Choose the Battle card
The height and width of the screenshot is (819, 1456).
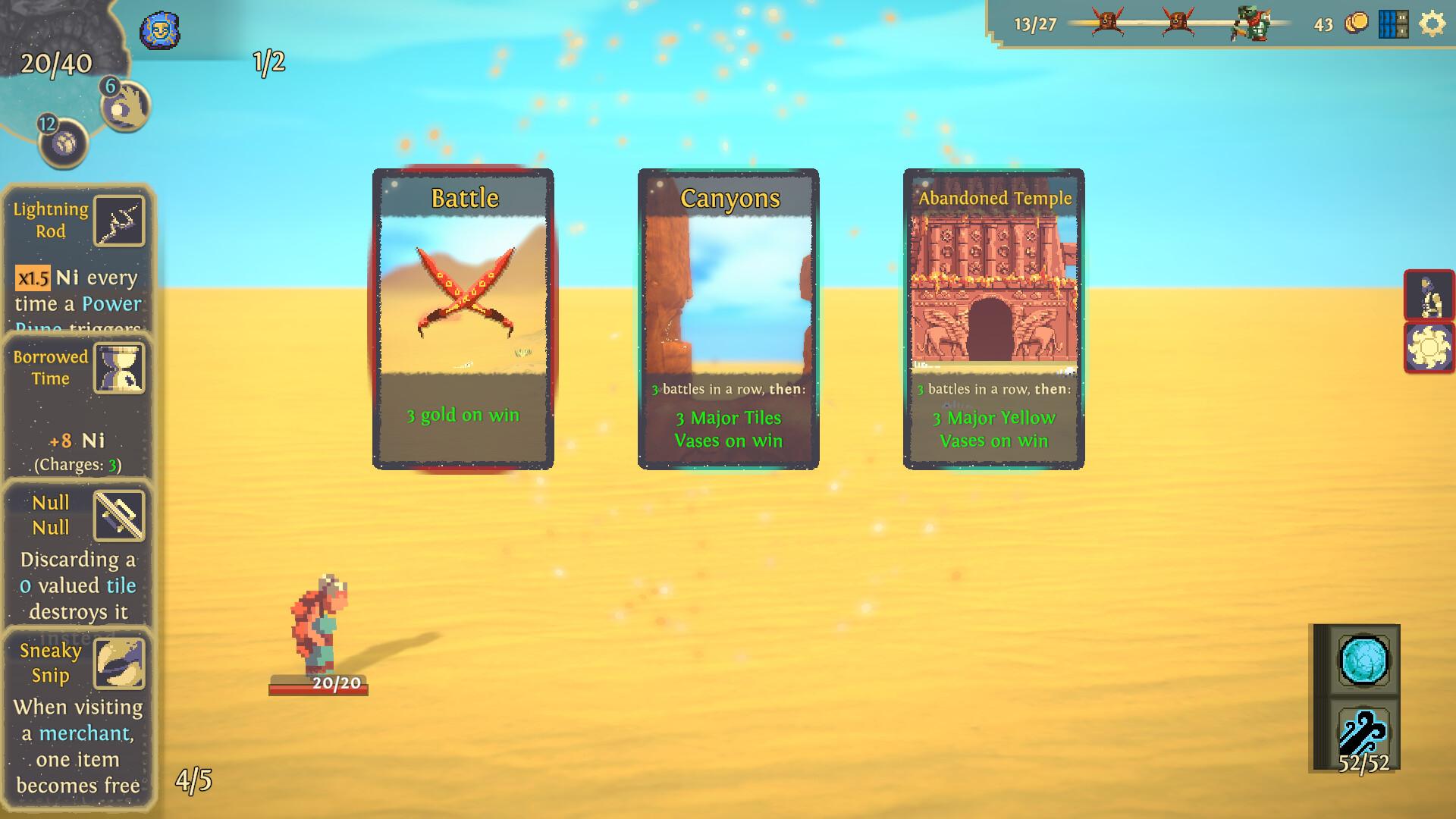tap(463, 318)
